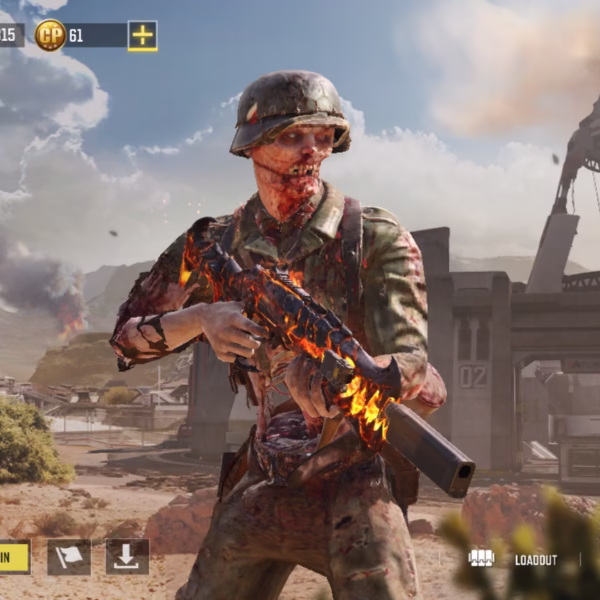This screenshot has height=600, width=600.
Task: Add more CP with the plus button
Action: (x=142, y=36)
